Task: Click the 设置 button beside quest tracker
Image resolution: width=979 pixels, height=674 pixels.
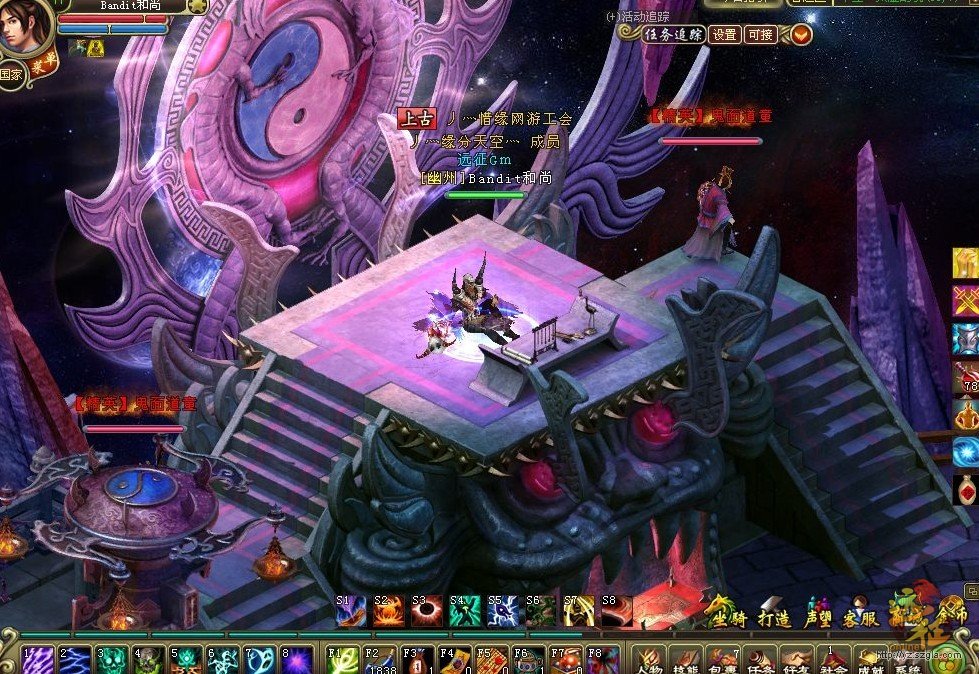Action: [x=724, y=34]
